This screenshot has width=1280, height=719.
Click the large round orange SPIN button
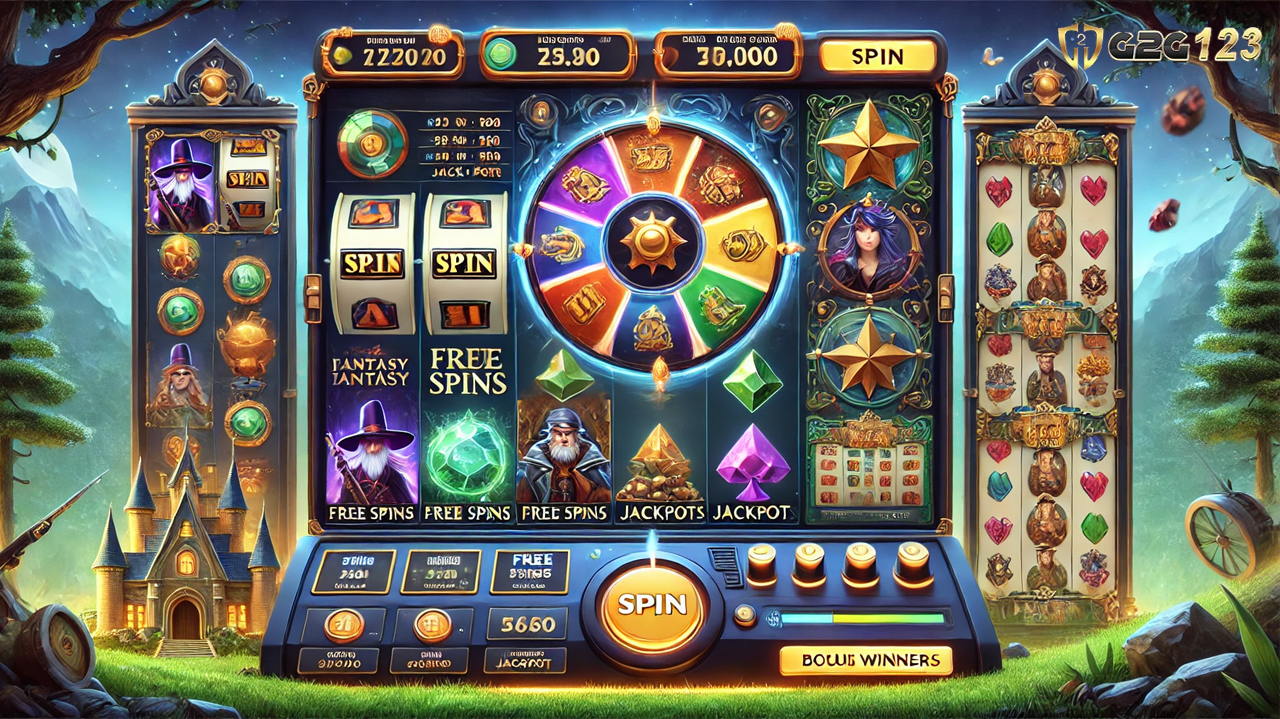652,604
